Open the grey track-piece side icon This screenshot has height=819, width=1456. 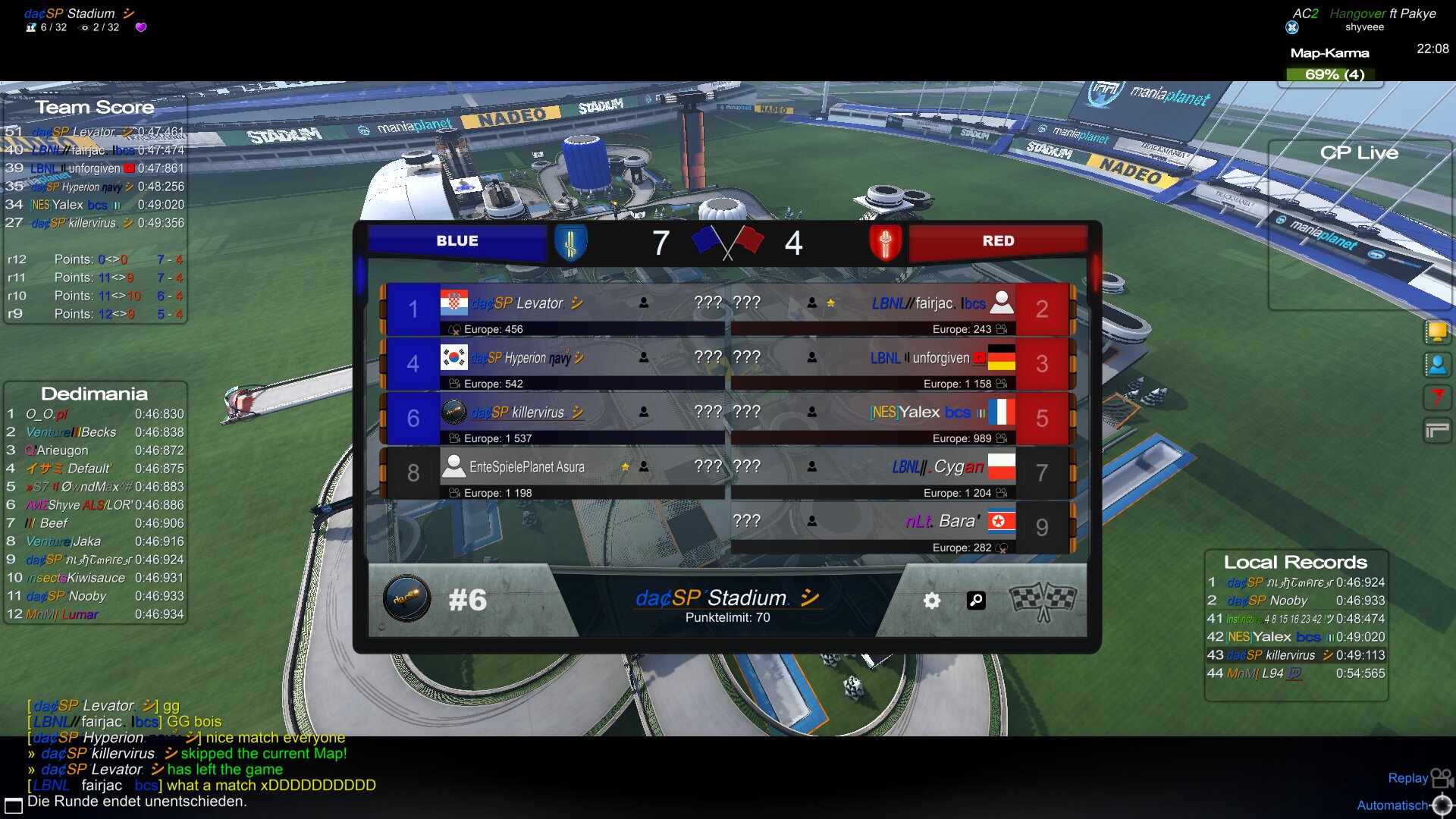(1437, 431)
